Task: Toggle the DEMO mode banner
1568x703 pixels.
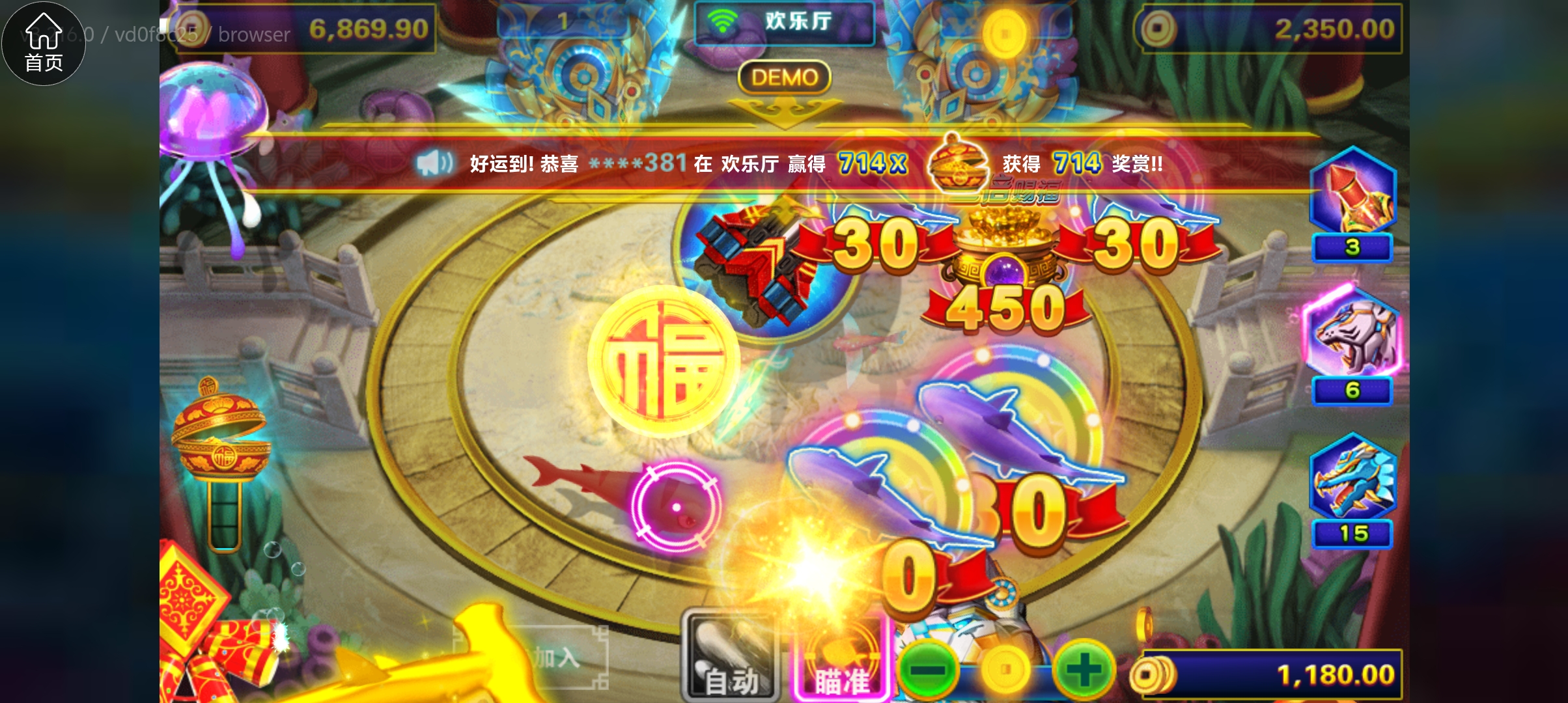Action: pos(786,77)
